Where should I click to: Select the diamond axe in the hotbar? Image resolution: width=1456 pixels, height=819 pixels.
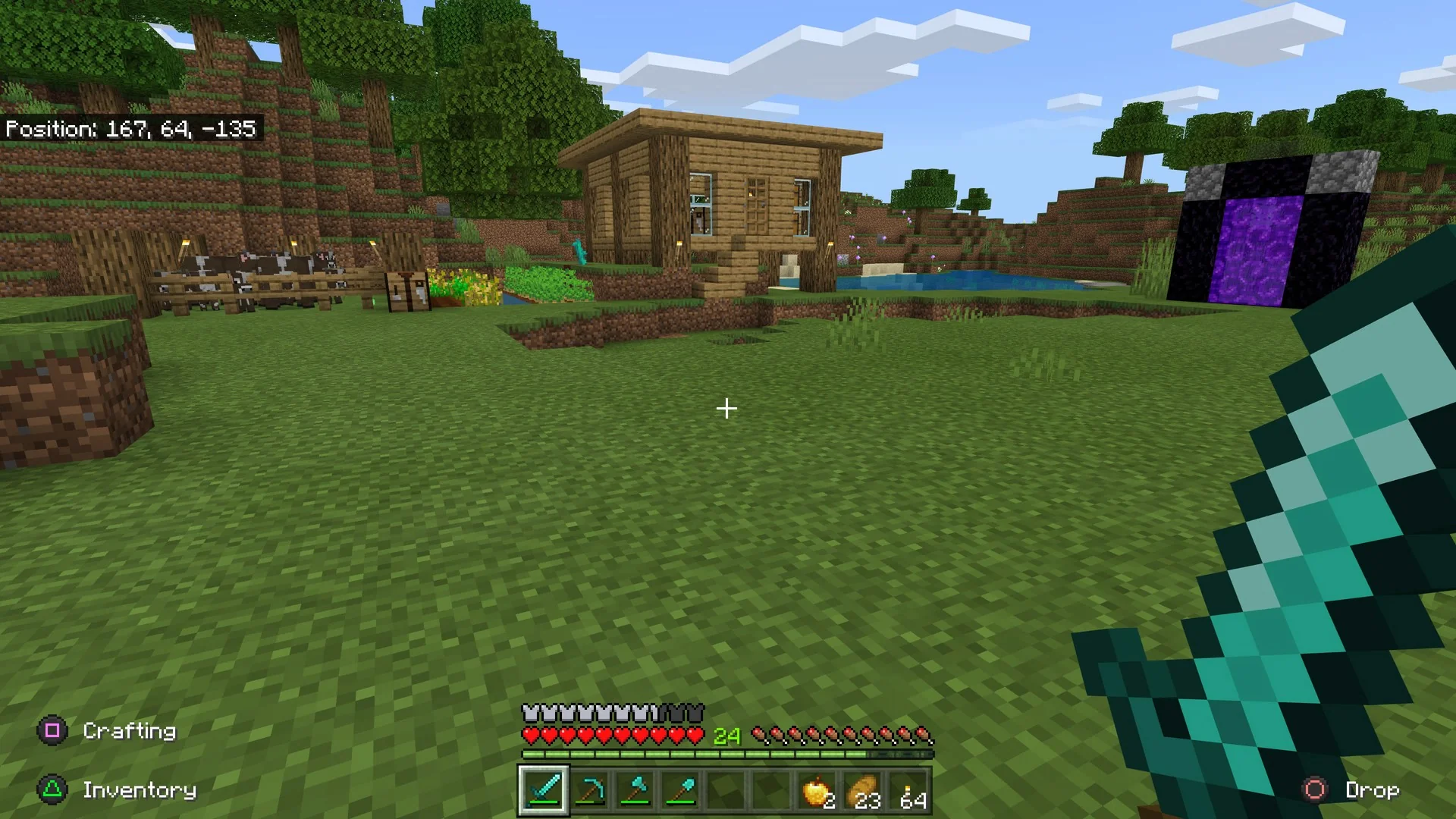point(635,791)
